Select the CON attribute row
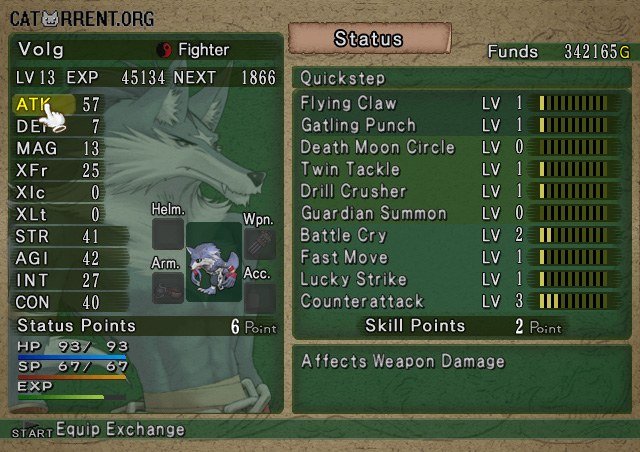 tap(58, 302)
